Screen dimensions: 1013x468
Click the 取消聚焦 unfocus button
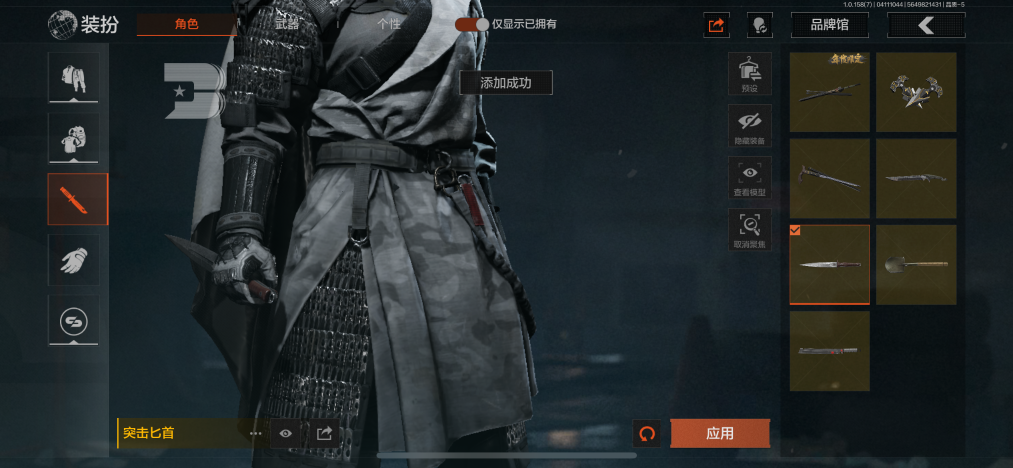coord(749,229)
